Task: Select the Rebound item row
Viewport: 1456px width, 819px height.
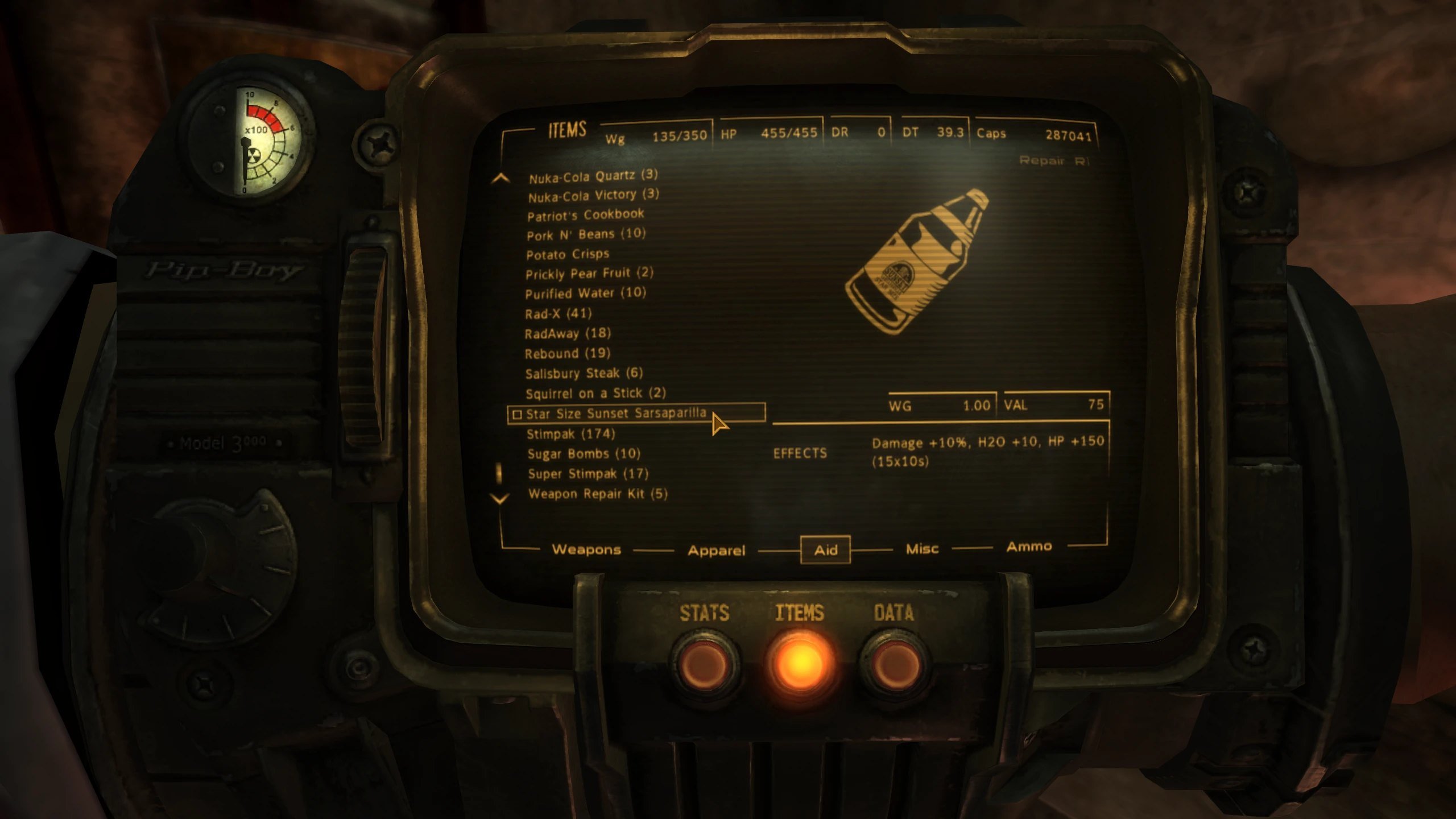Action: [567, 353]
